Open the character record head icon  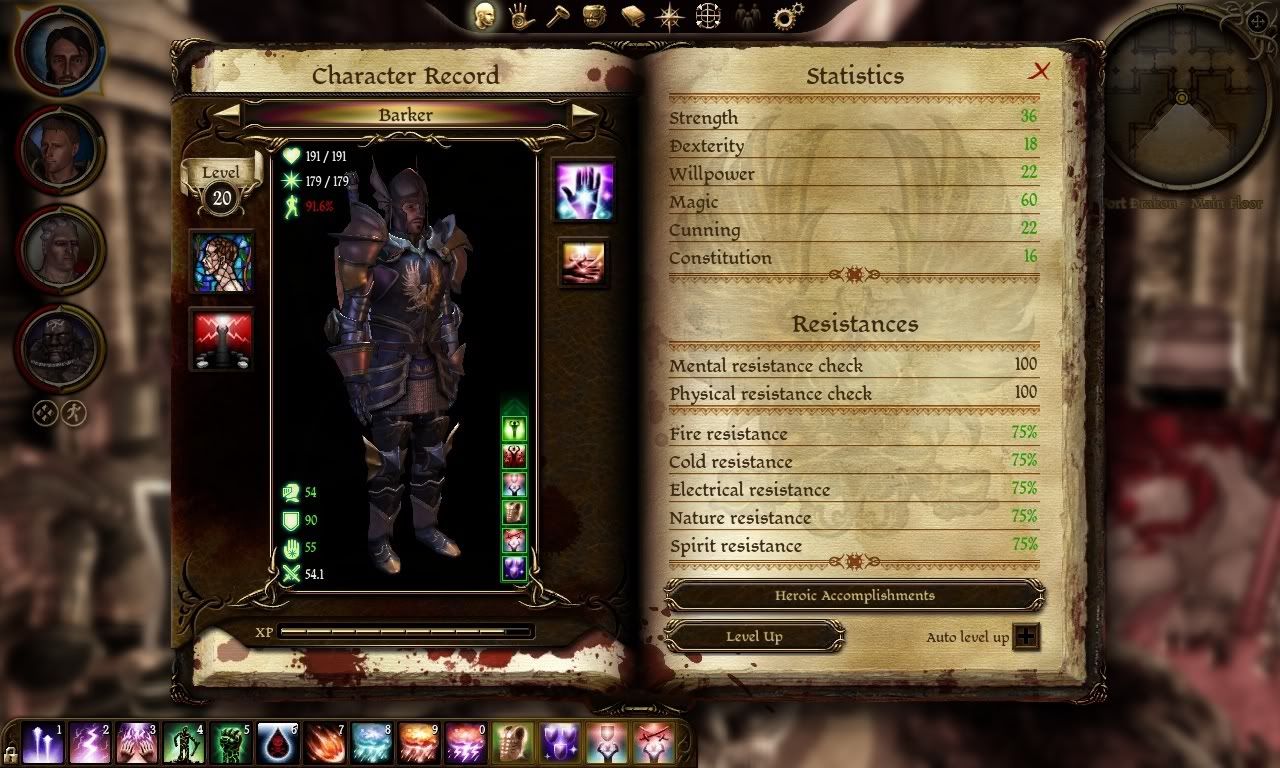[x=484, y=15]
